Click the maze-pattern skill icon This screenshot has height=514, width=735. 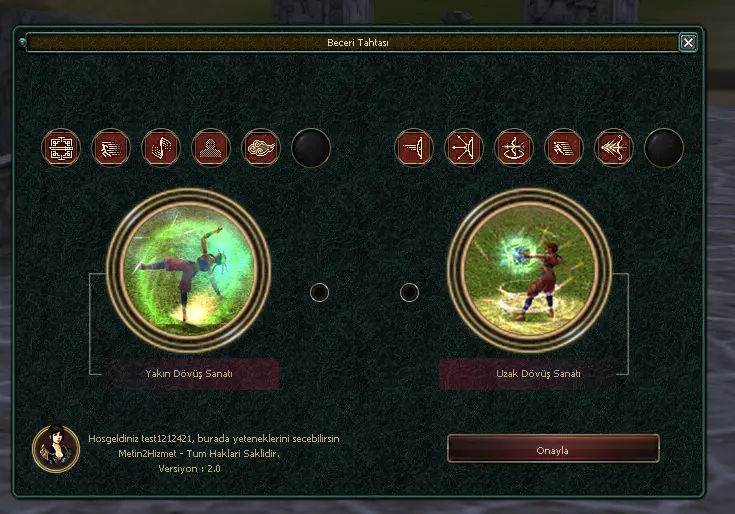click(61, 148)
